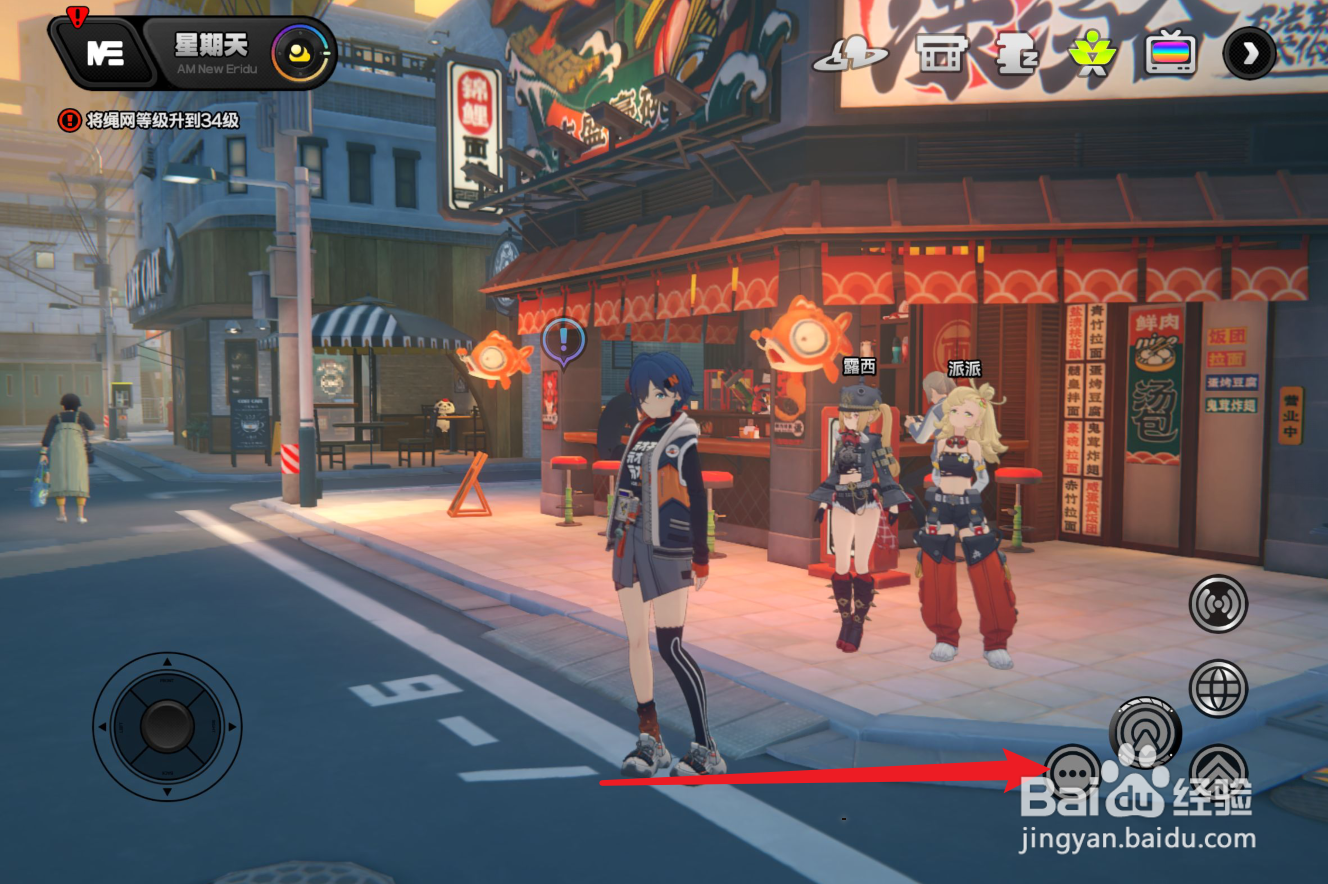
Task: Open the globe round button
Action: pos(1218,689)
